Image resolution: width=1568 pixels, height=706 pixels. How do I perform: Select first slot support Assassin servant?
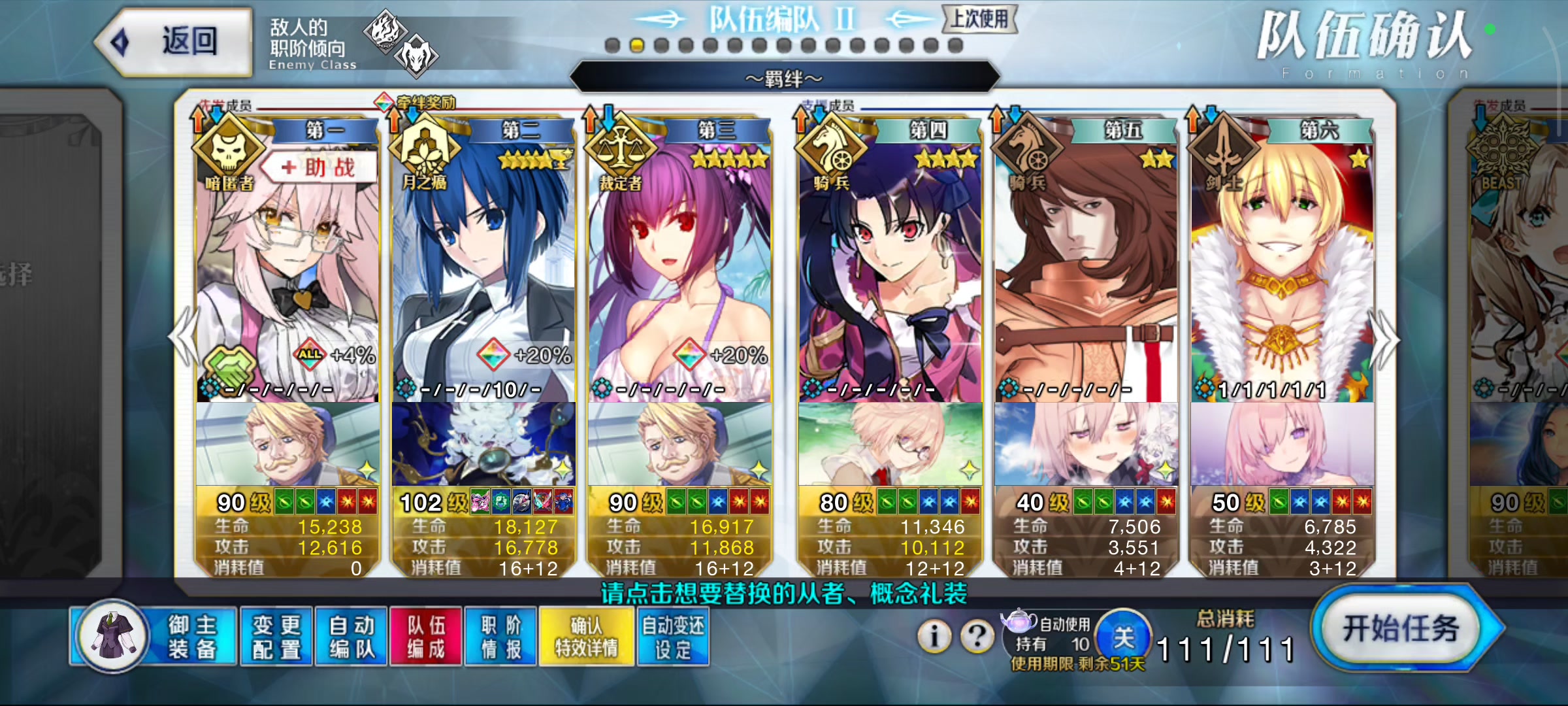(x=287, y=275)
